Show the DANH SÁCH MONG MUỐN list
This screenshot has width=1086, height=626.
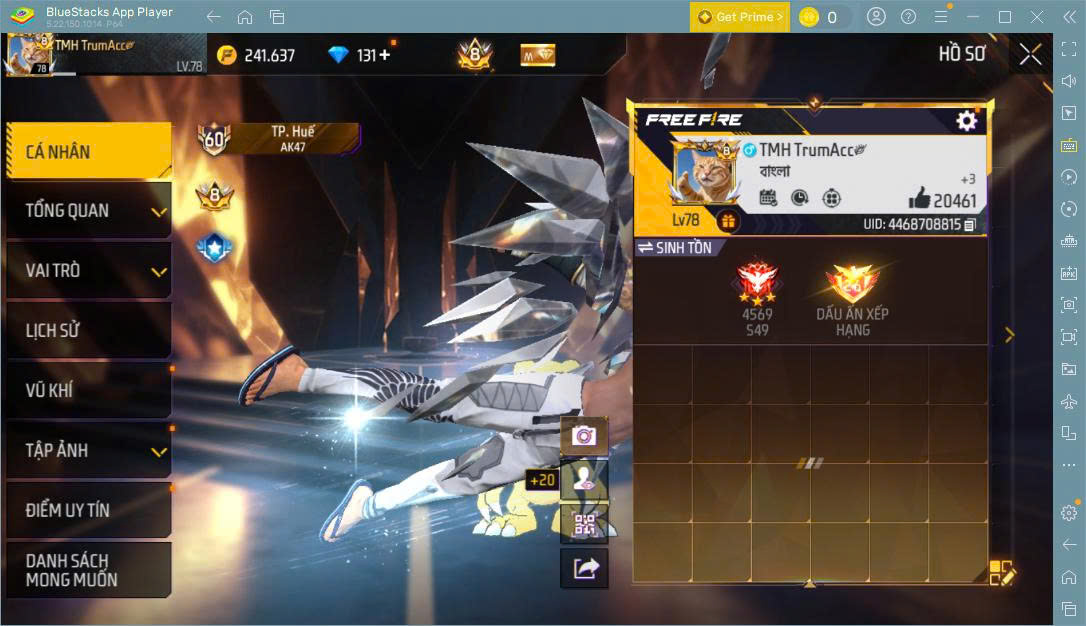point(88,570)
